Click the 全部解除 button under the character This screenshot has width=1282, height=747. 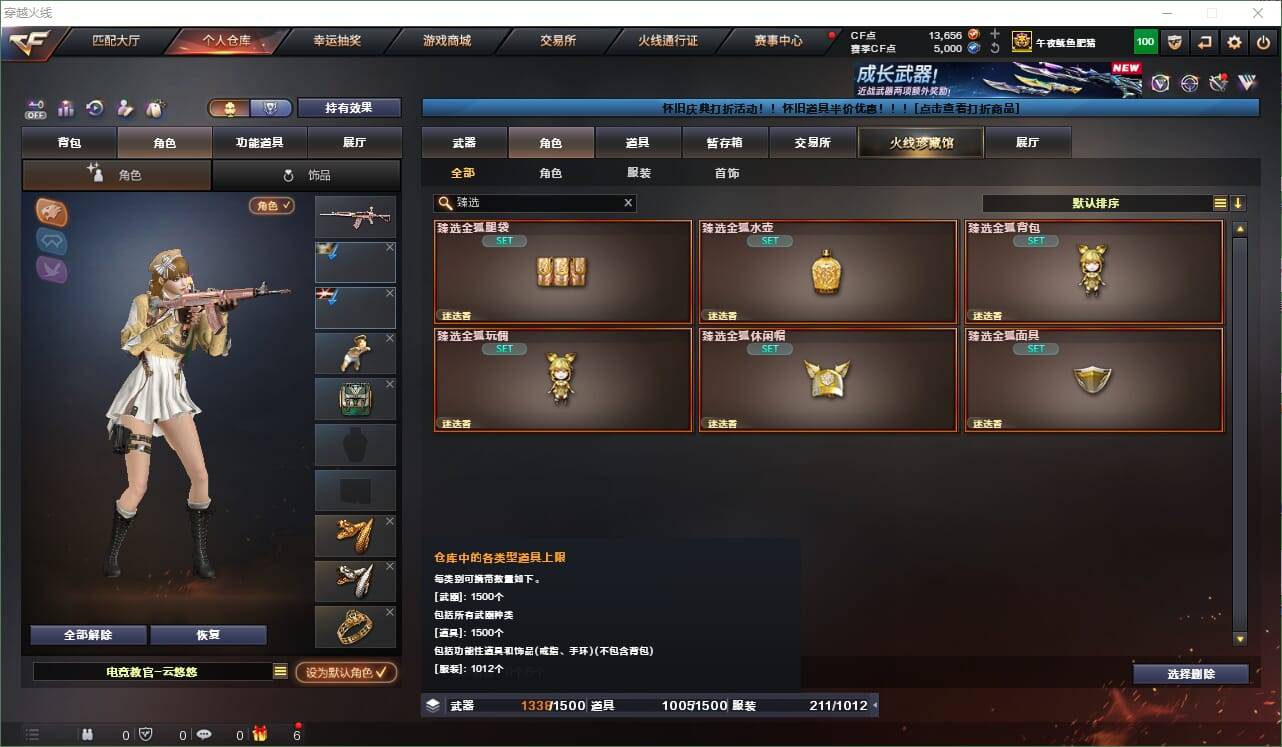pyautogui.click(x=86, y=635)
